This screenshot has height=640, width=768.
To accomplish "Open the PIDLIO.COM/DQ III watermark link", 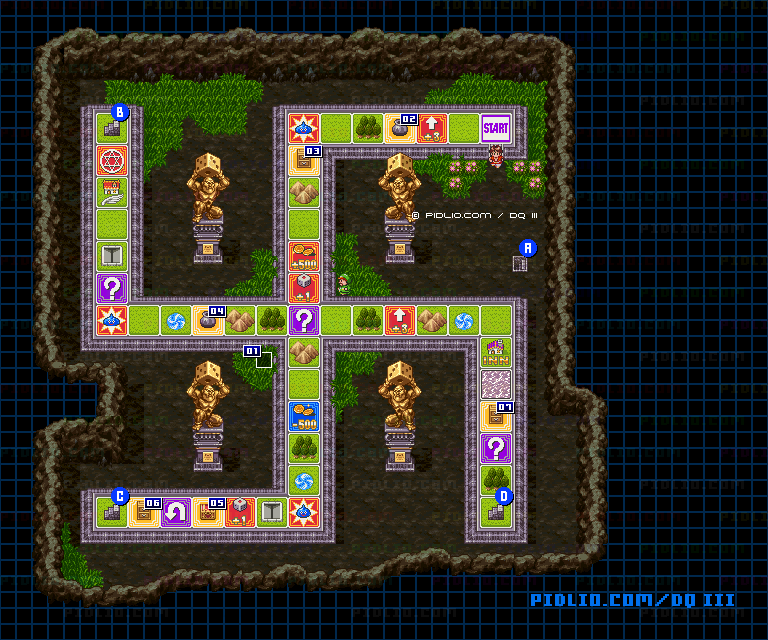I will point(632,600).
